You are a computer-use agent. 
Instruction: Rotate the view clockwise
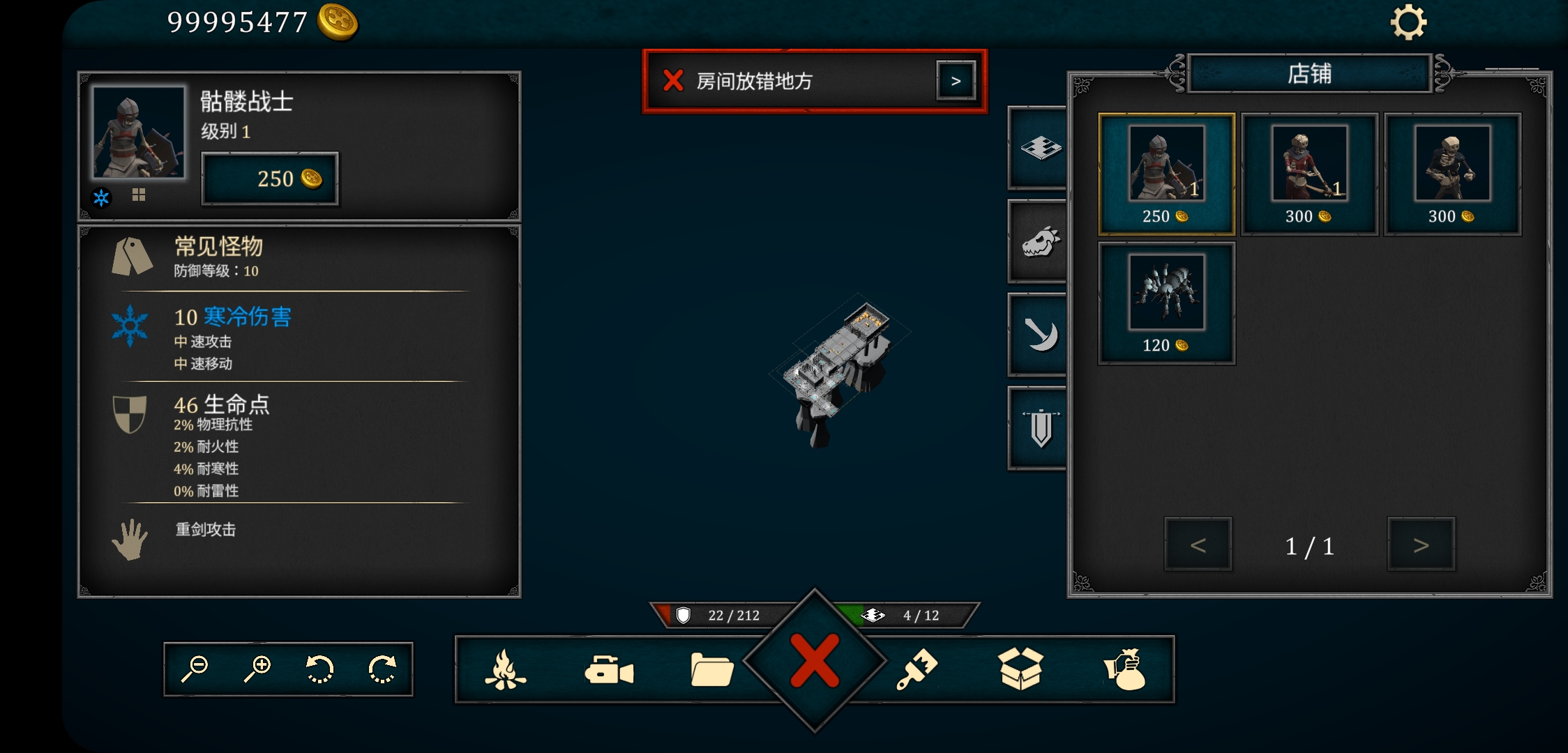(382, 669)
